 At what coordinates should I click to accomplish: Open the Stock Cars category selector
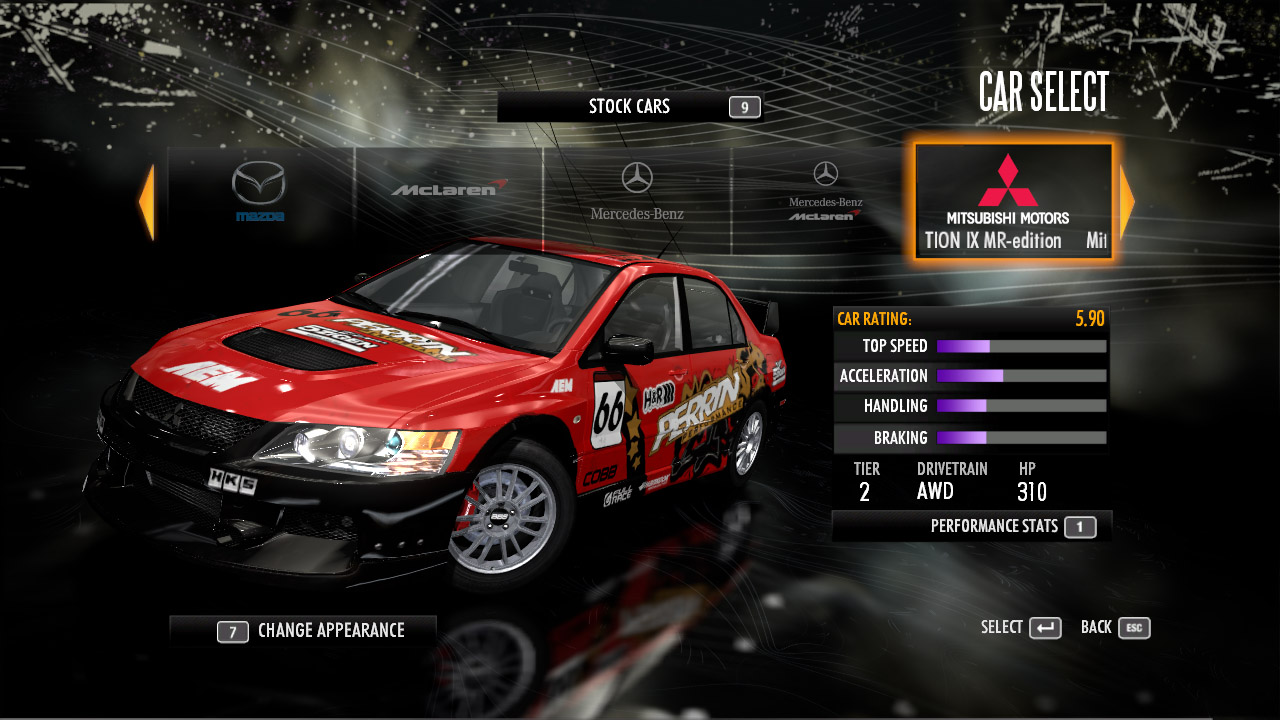[x=630, y=107]
